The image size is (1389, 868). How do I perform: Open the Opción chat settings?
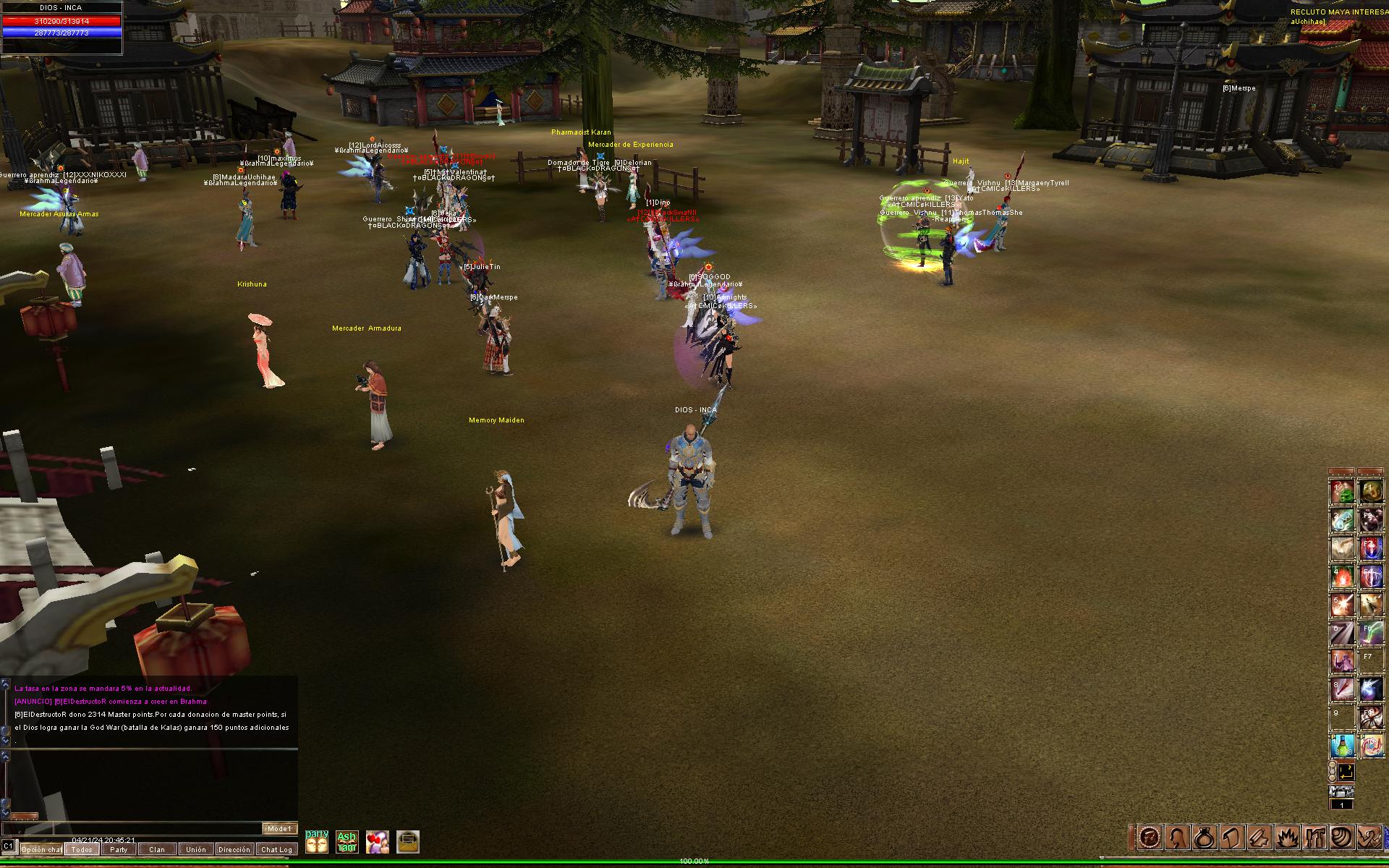(x=41, y=850)
